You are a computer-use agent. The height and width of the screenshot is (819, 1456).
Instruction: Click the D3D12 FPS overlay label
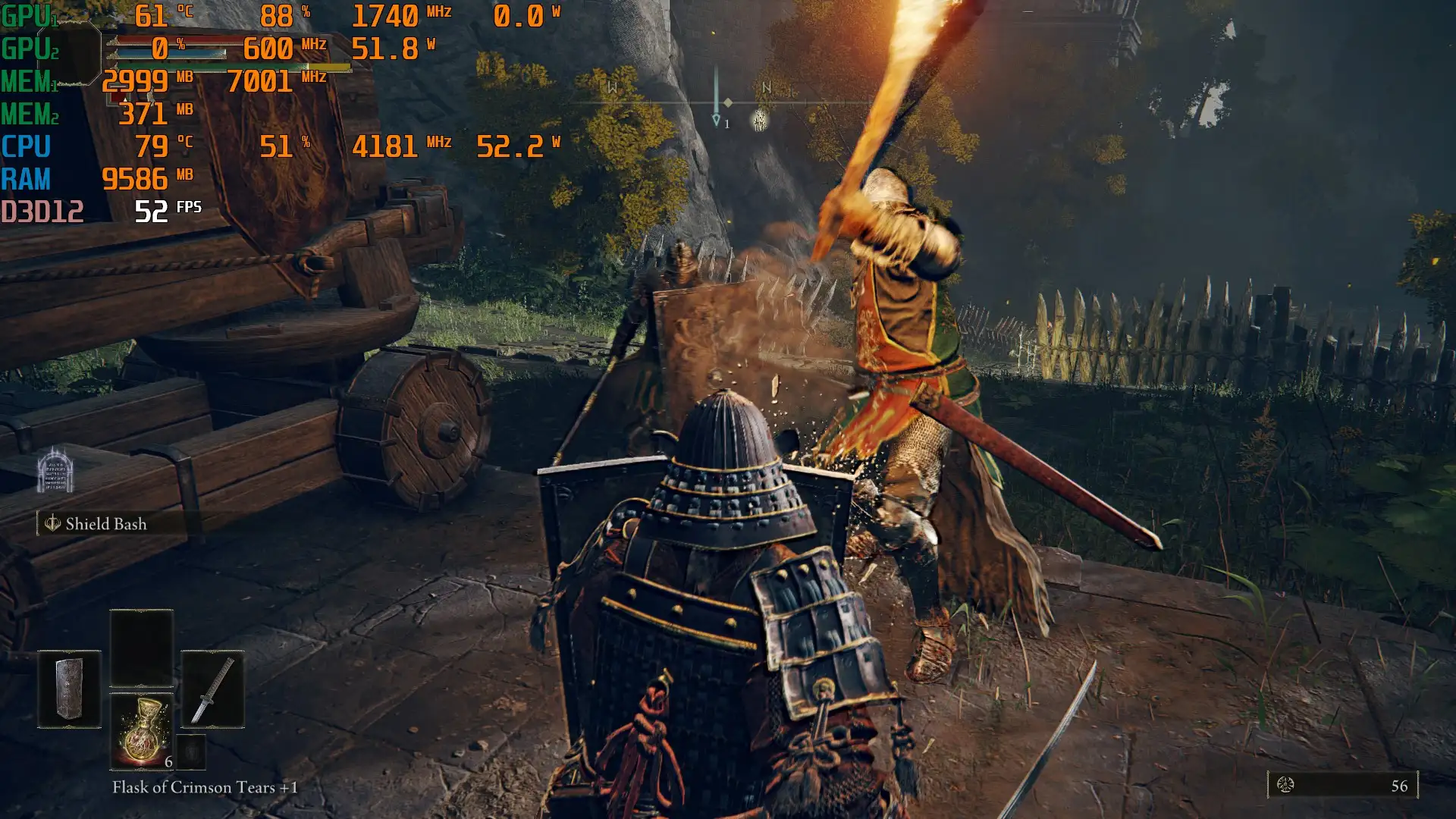click(x=42, y=212)
